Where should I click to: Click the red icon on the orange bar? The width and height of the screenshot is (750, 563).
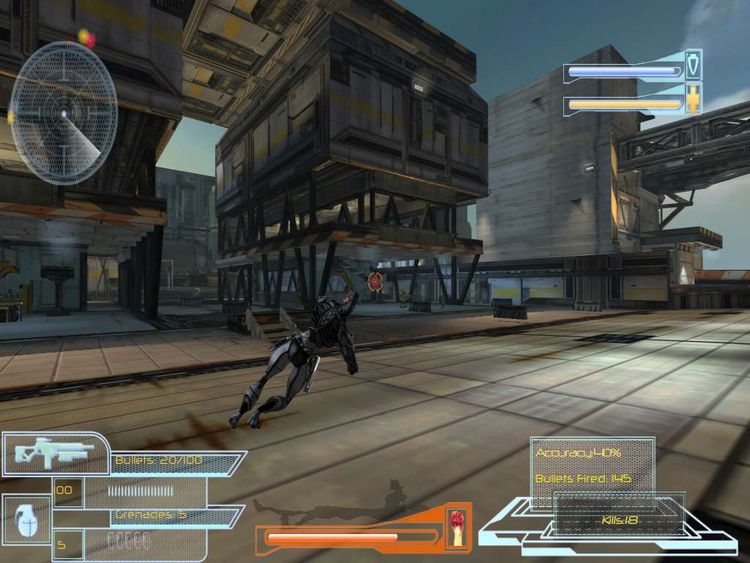[457, 524]
